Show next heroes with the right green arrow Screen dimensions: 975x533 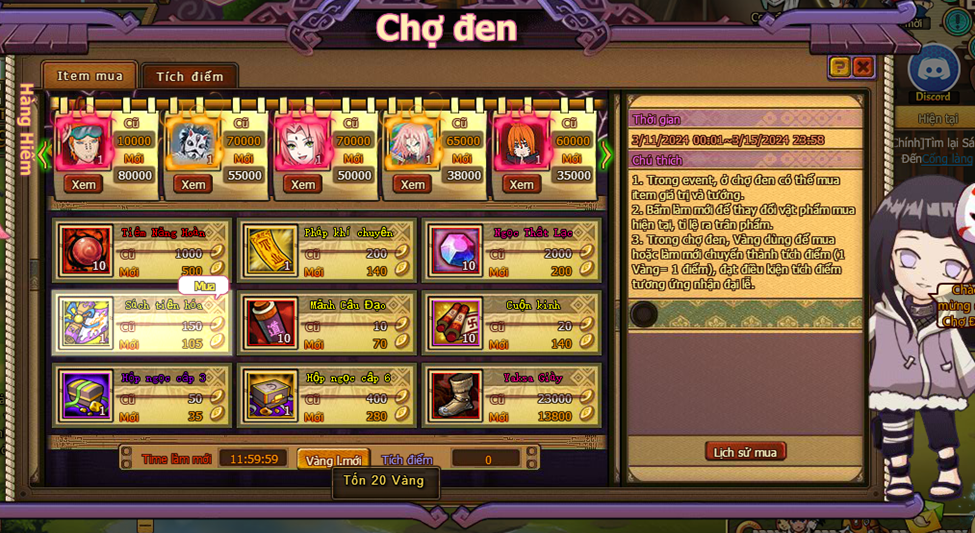click(x=606, y=155)
